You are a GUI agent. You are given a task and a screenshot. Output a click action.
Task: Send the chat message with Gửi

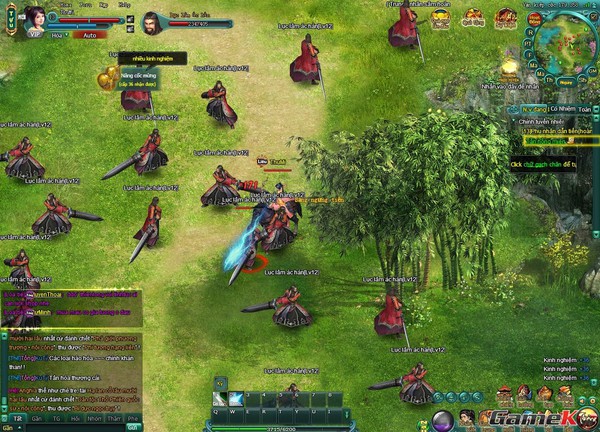131,426
